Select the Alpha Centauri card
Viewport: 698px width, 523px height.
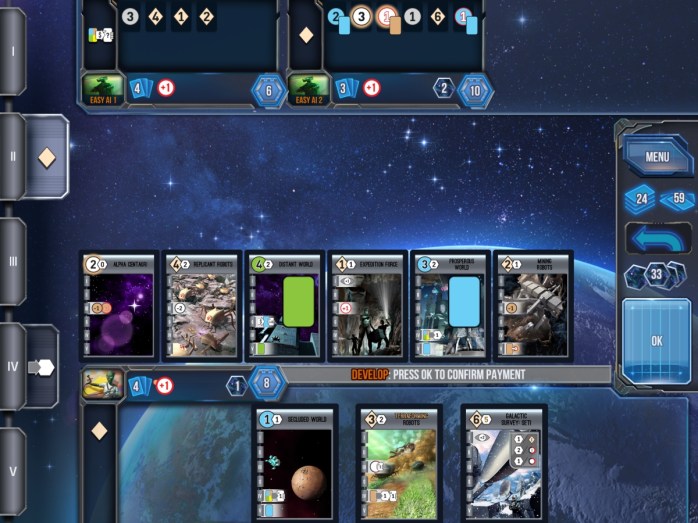(x=119, y=306)
